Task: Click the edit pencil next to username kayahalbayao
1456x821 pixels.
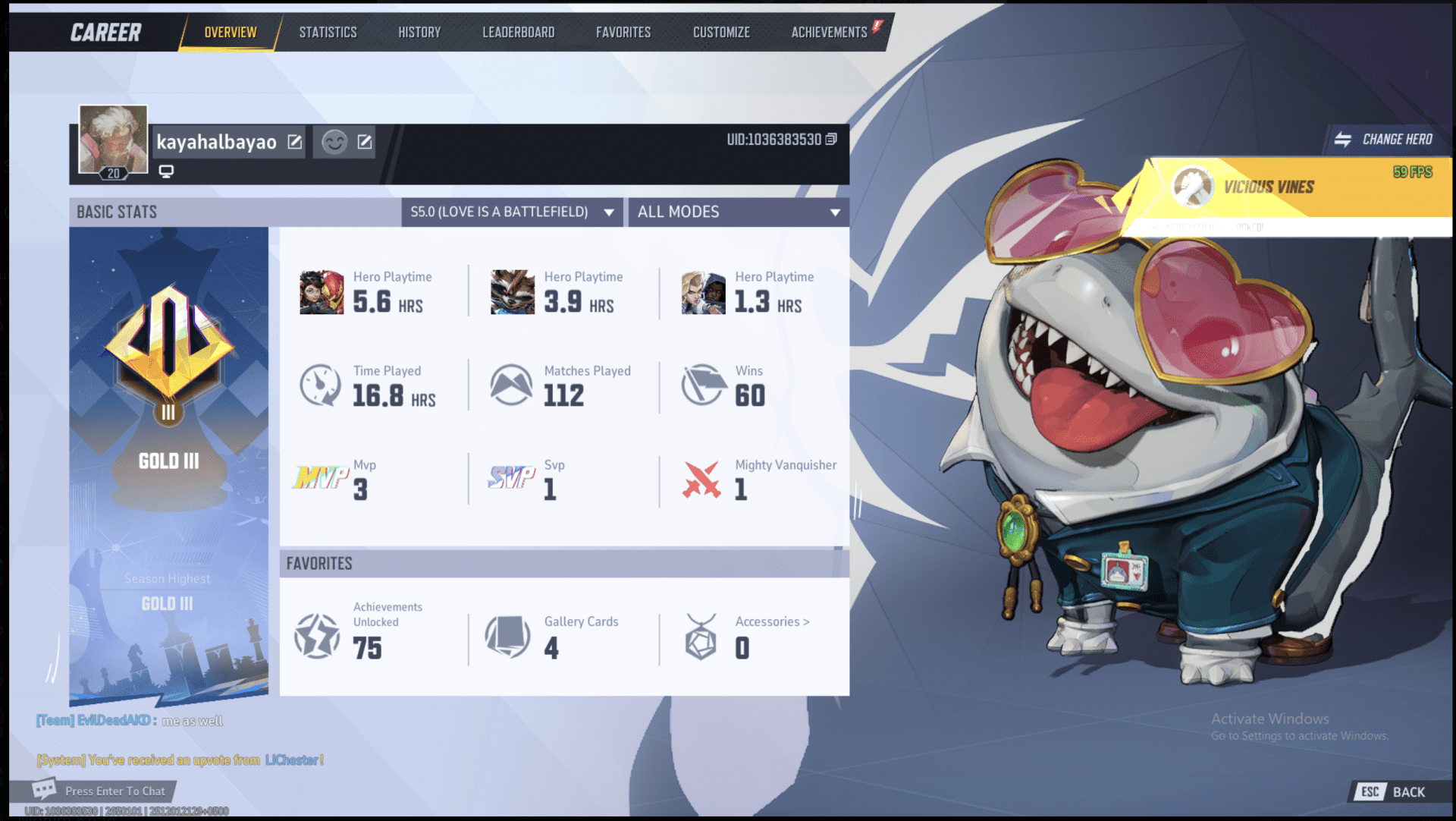Action: tap(296, 142)
